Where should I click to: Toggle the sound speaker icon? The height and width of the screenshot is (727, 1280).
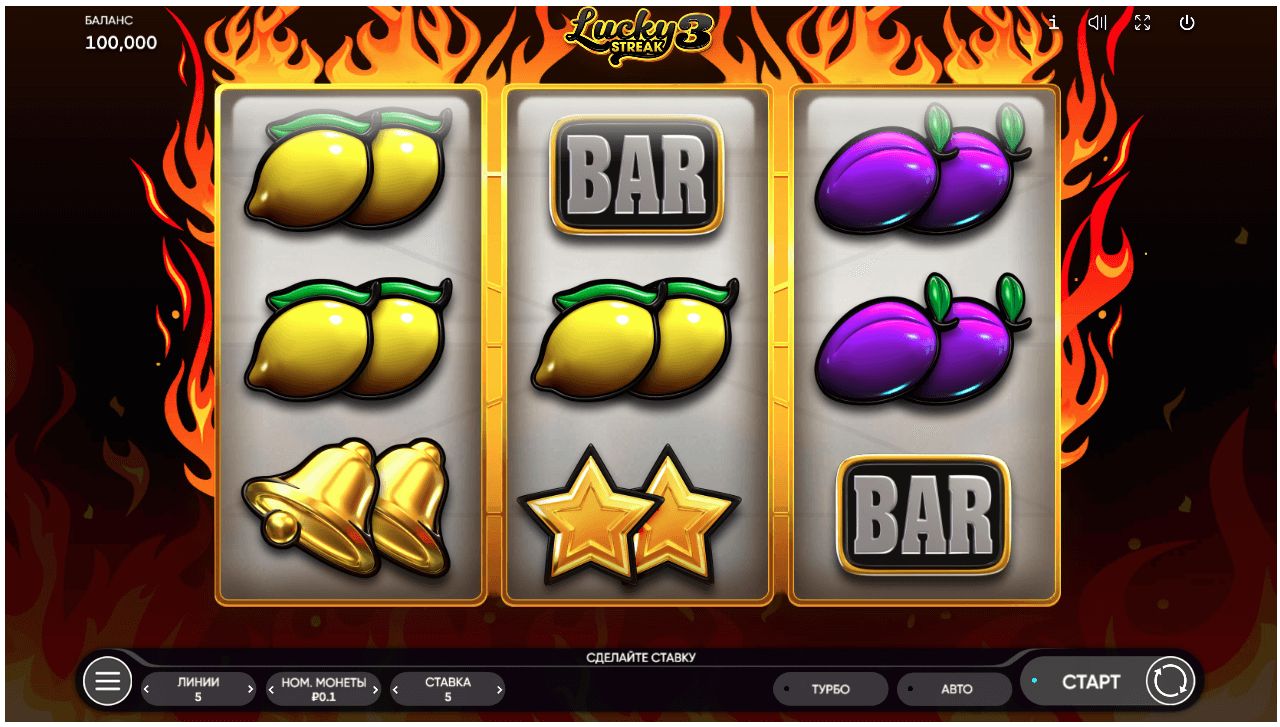[x=1097, y=23]
